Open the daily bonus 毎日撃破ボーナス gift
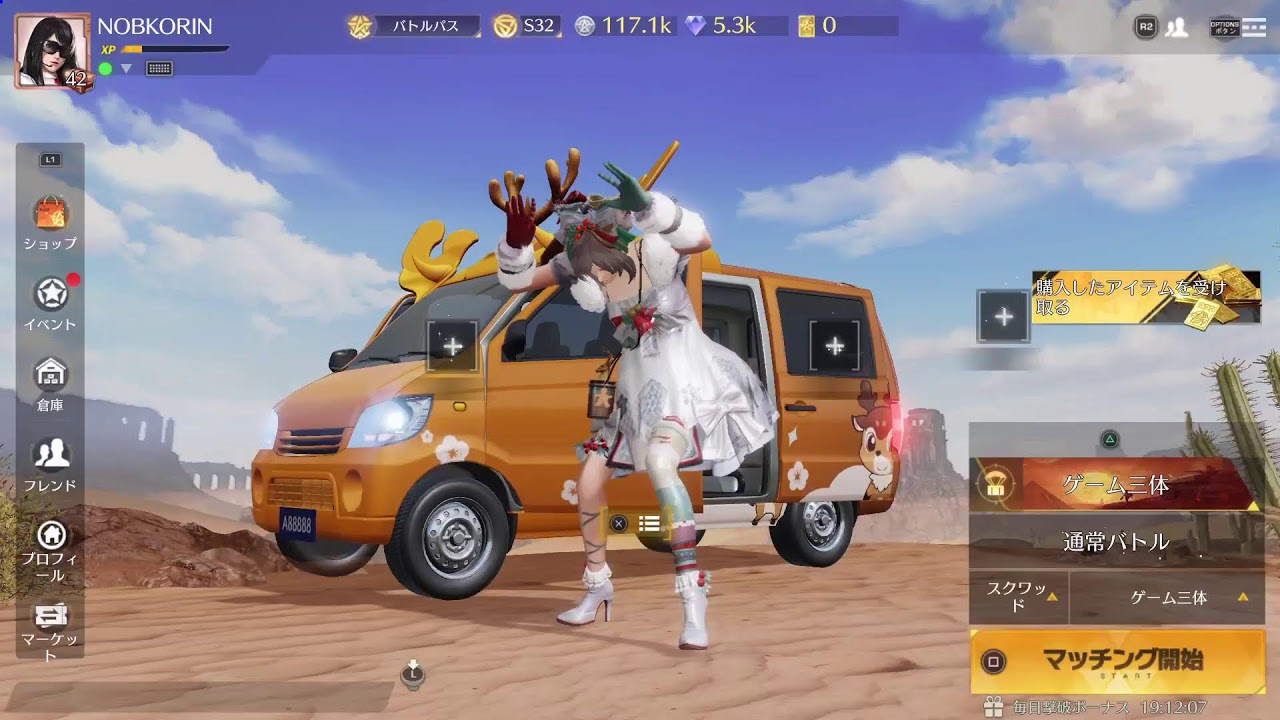Image resolution: width=1280 pixels, height=720 pixels. pyautogui.click(x=993, y=707)
